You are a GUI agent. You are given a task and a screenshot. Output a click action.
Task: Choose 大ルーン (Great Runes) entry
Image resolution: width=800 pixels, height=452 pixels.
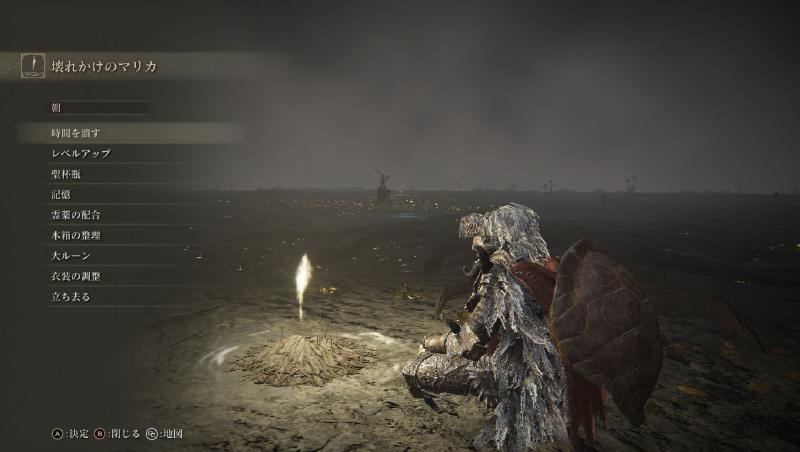pyautogui.click(x=71, y=256)
